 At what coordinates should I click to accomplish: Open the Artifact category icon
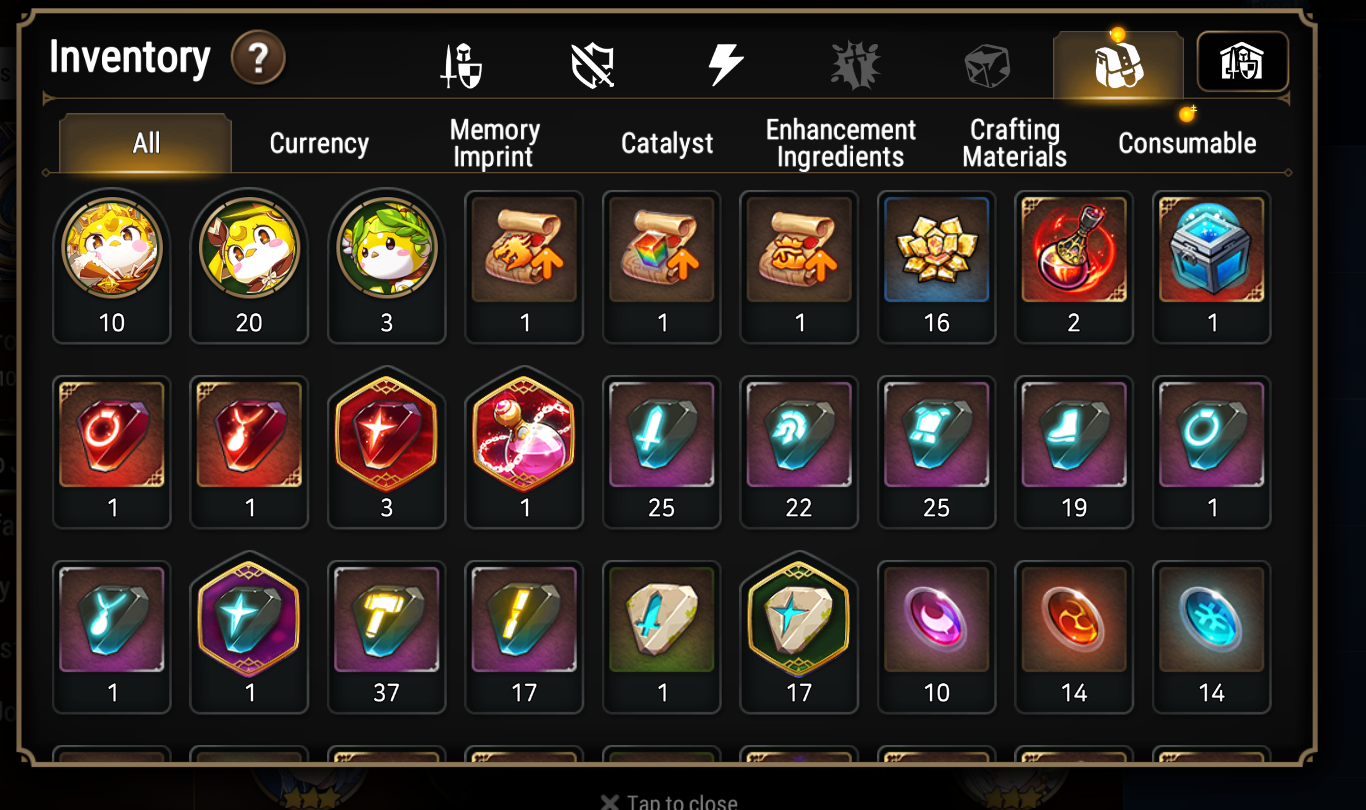click(x=855, y=62)
